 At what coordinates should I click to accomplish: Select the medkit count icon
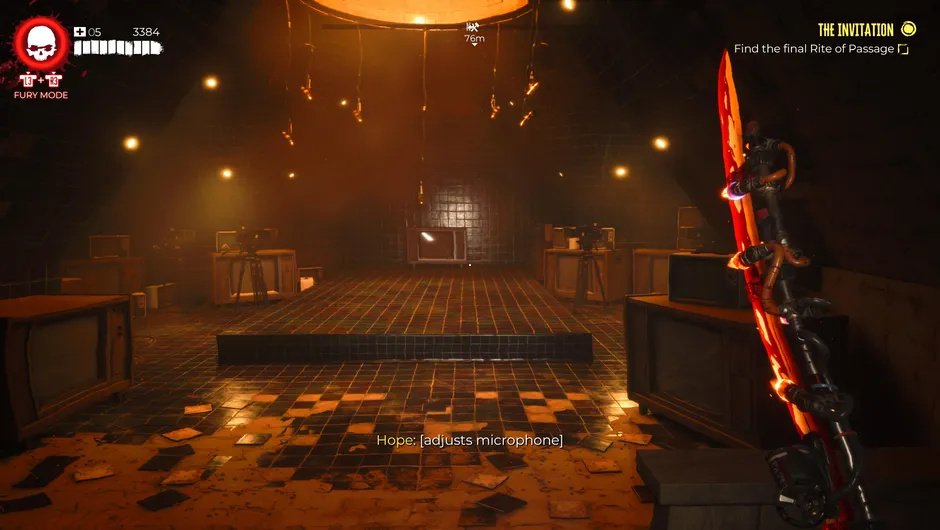coord(80,32)
